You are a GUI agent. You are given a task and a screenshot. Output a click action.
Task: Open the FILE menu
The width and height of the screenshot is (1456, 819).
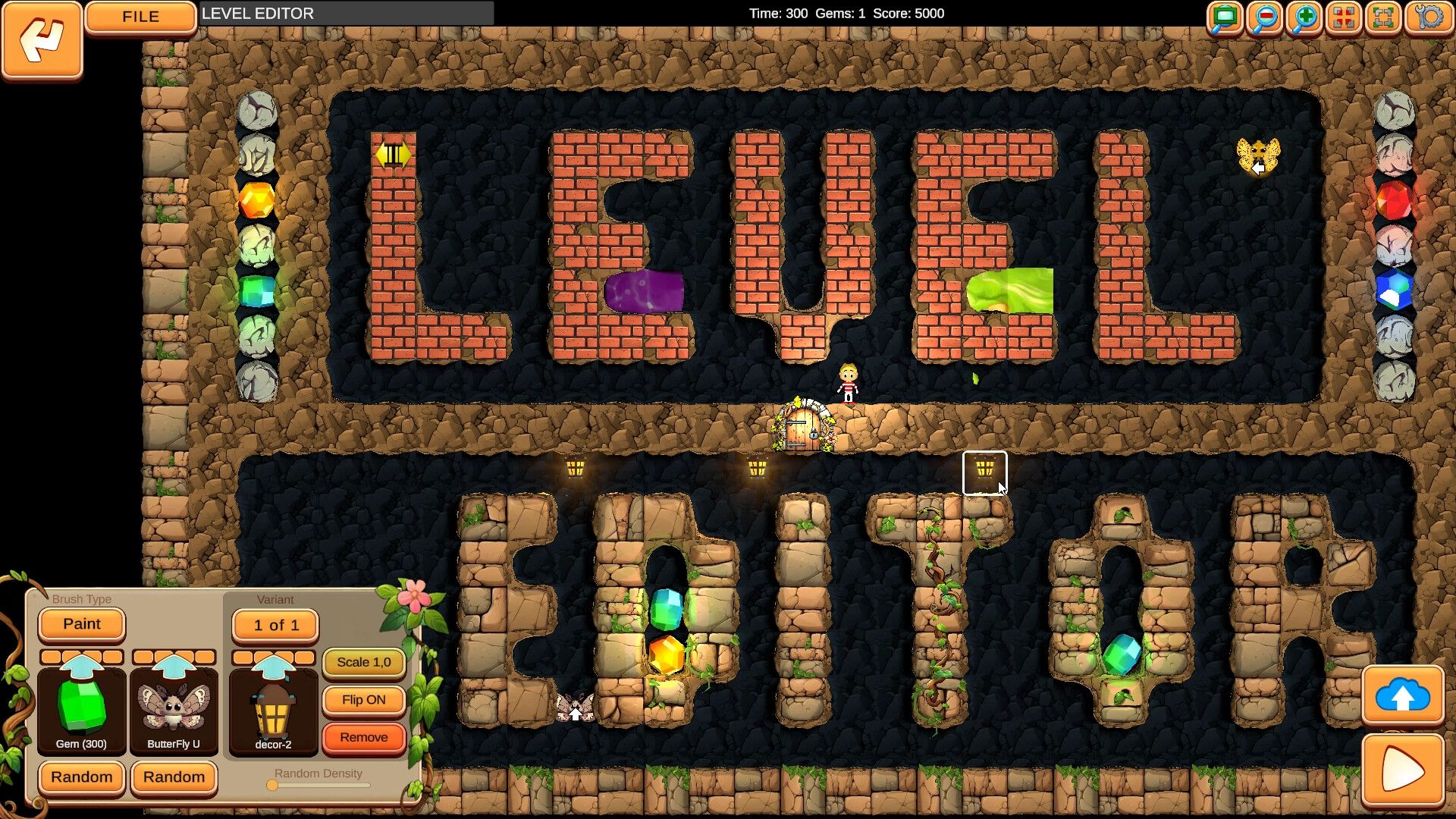[x=140, y=16]
